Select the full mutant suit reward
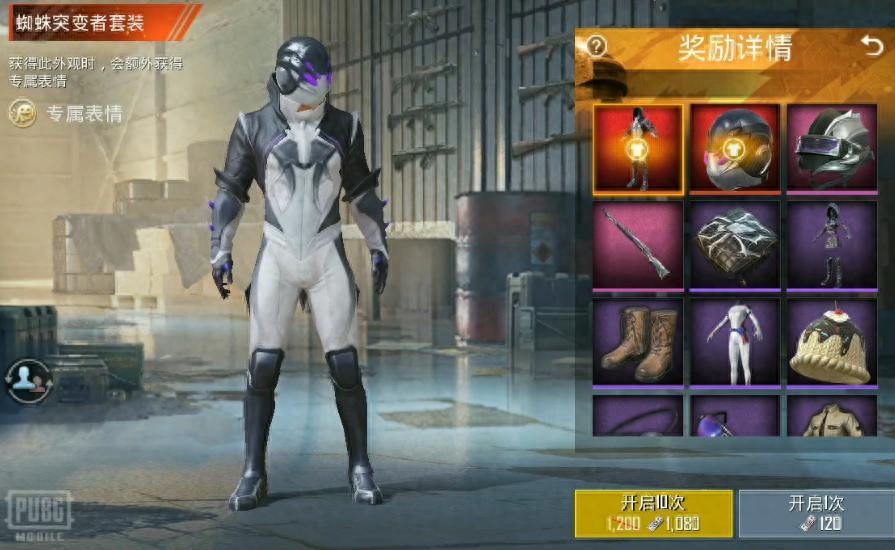Image resolution: width=895 pixels, height=550 pixels. (x=638, y=149)
